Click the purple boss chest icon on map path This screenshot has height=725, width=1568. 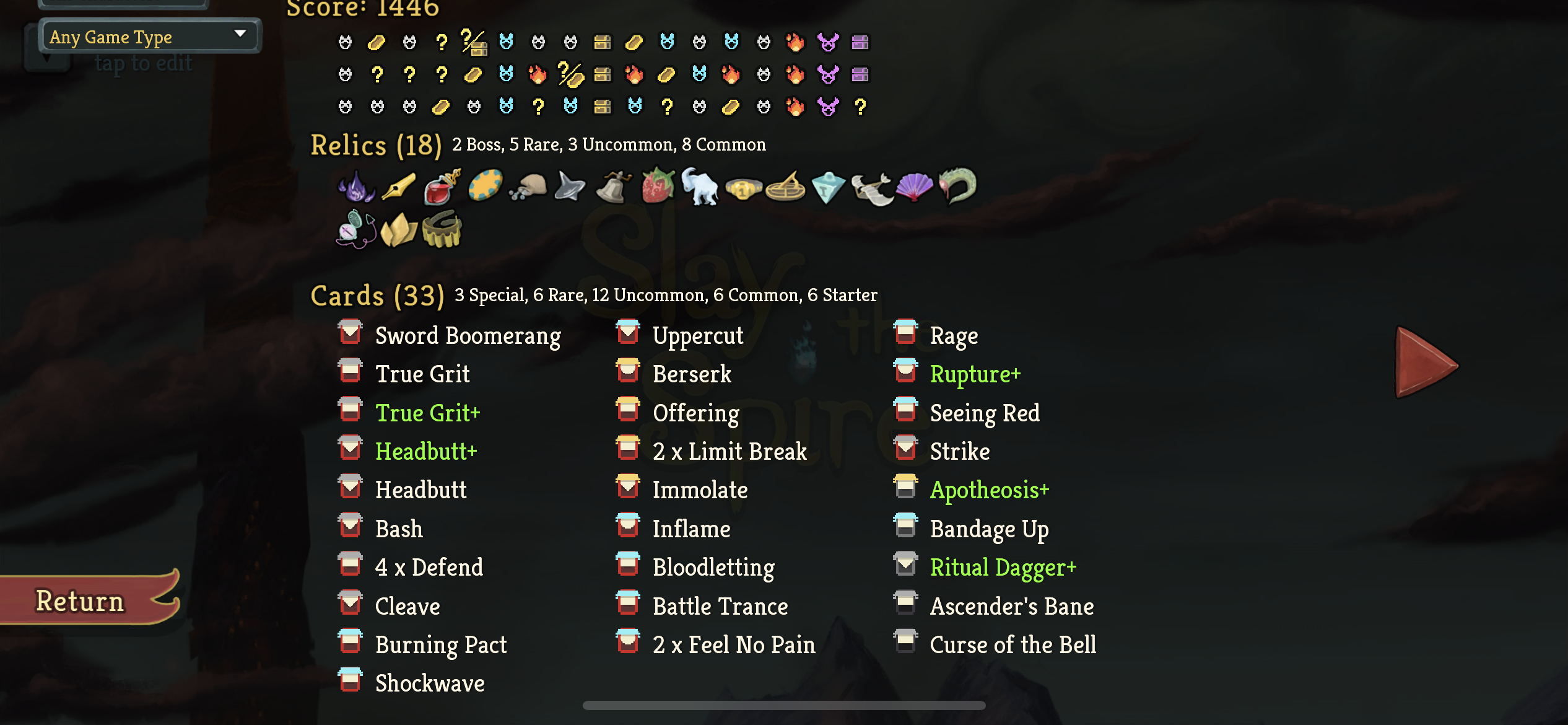[861, 42]
